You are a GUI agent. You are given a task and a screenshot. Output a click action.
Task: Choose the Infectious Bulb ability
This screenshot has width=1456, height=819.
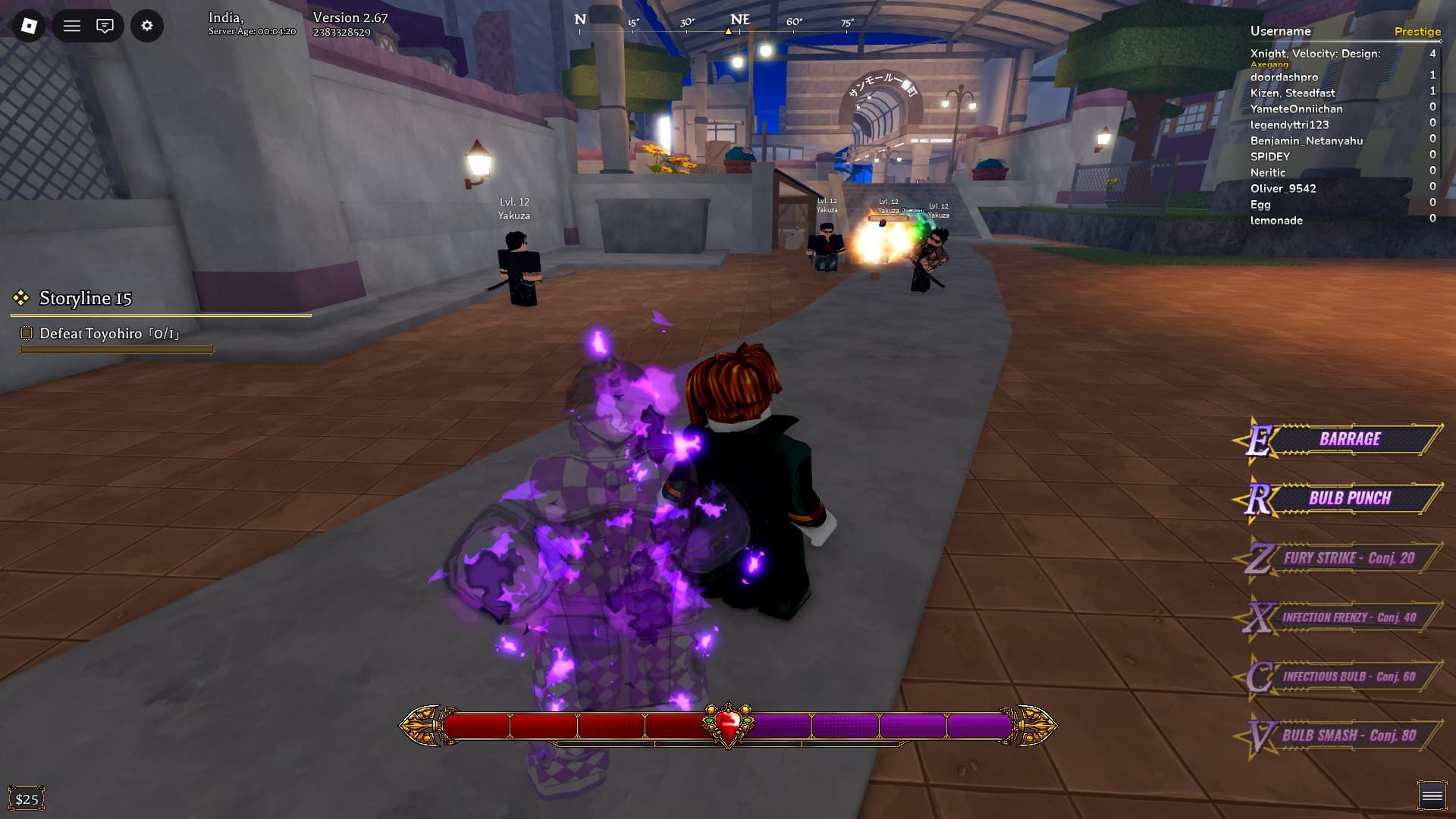[1348, 676]
